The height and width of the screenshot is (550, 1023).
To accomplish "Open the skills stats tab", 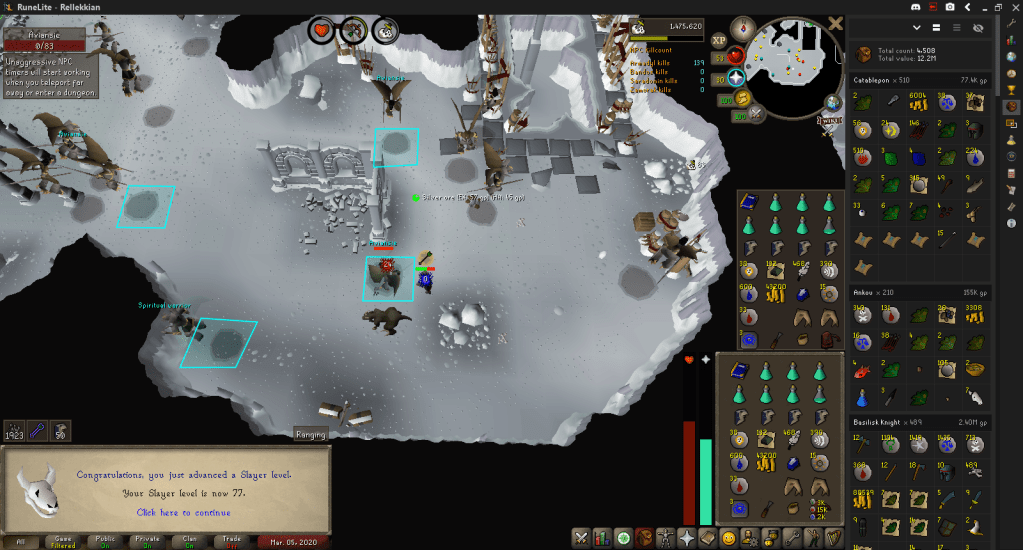I will tap(603, 538).
